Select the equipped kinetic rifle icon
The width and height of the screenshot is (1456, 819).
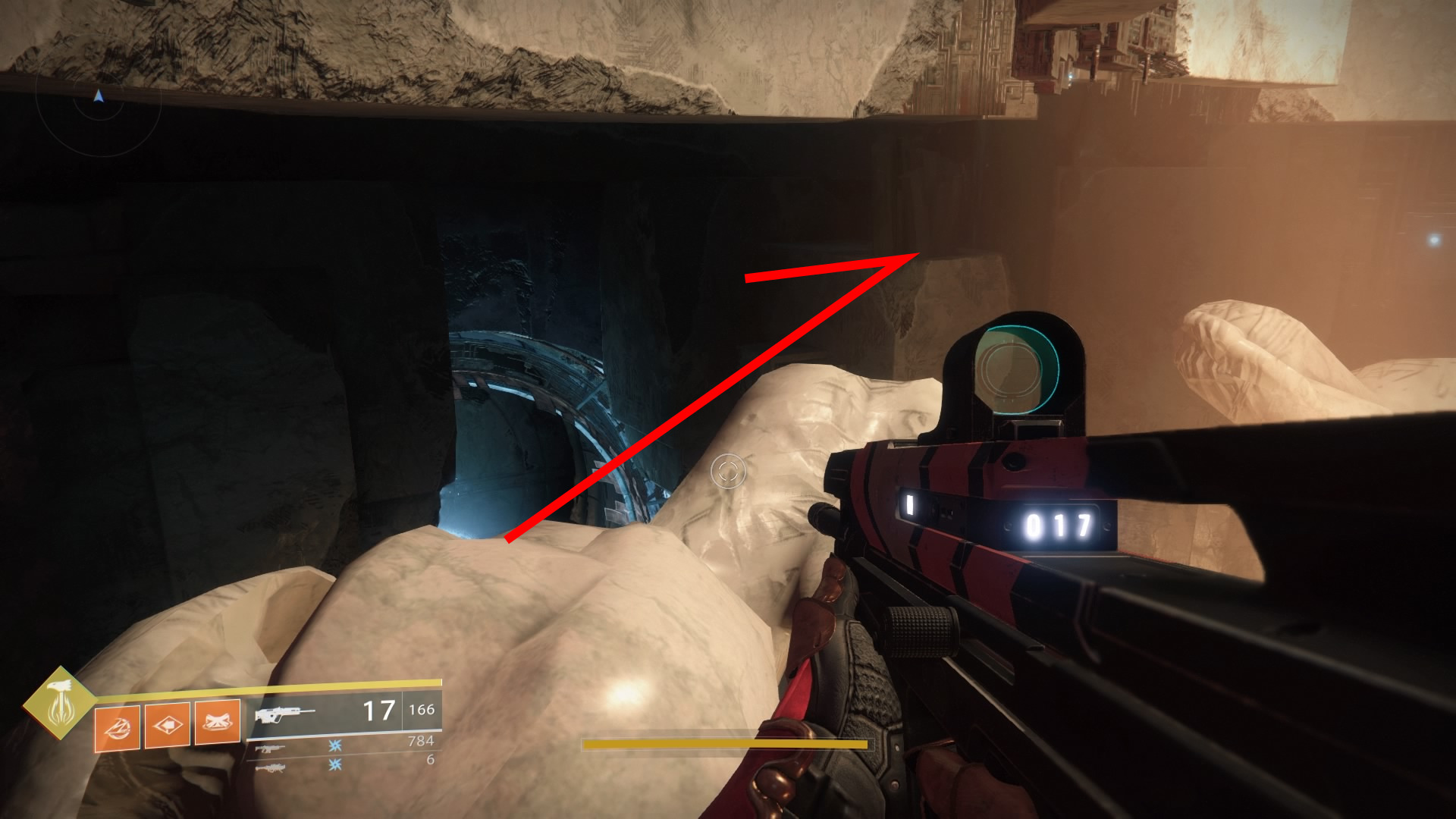click(284, 714)
